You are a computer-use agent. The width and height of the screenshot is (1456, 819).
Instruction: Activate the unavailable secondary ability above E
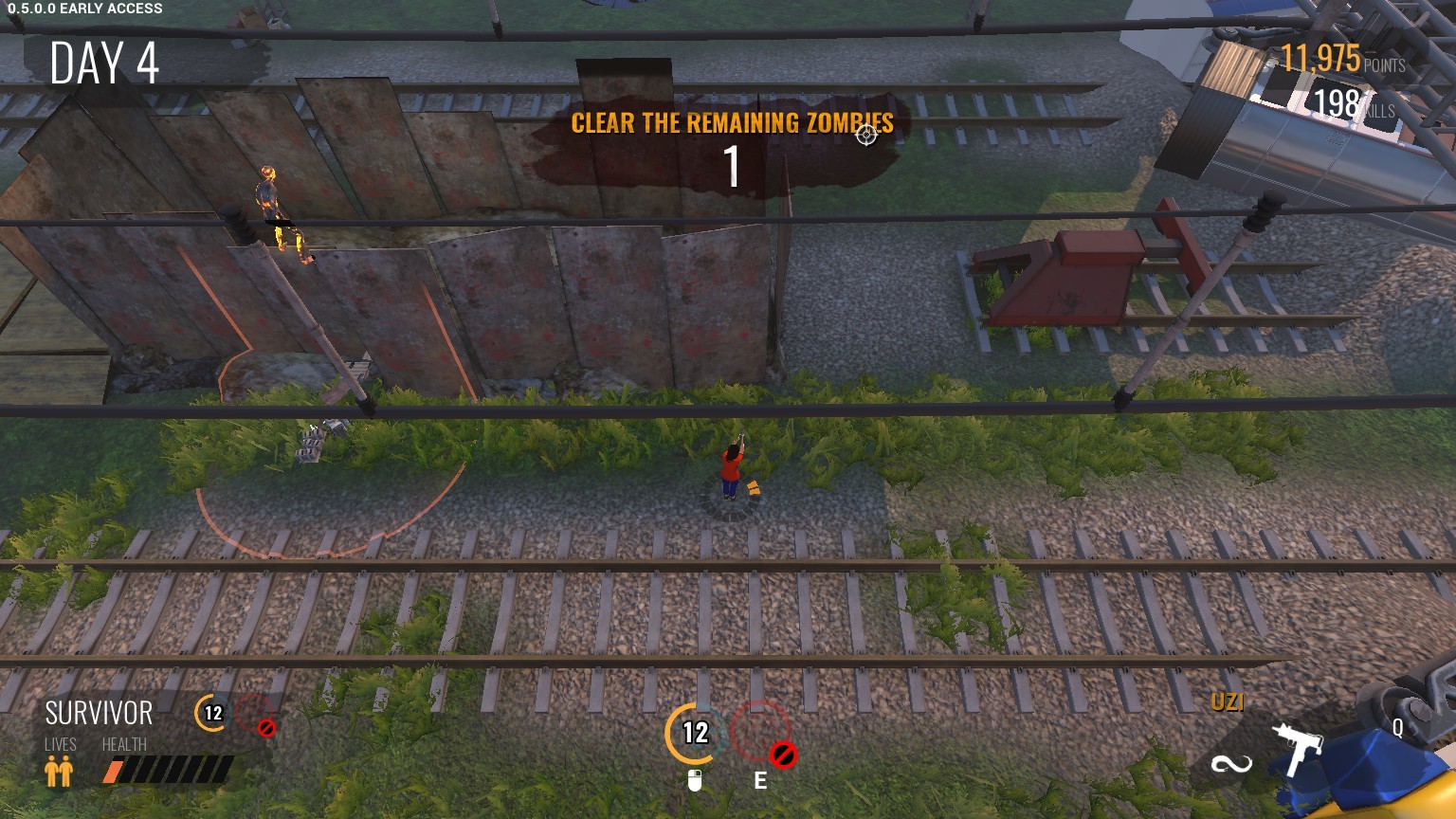click(x=760, y=734)
